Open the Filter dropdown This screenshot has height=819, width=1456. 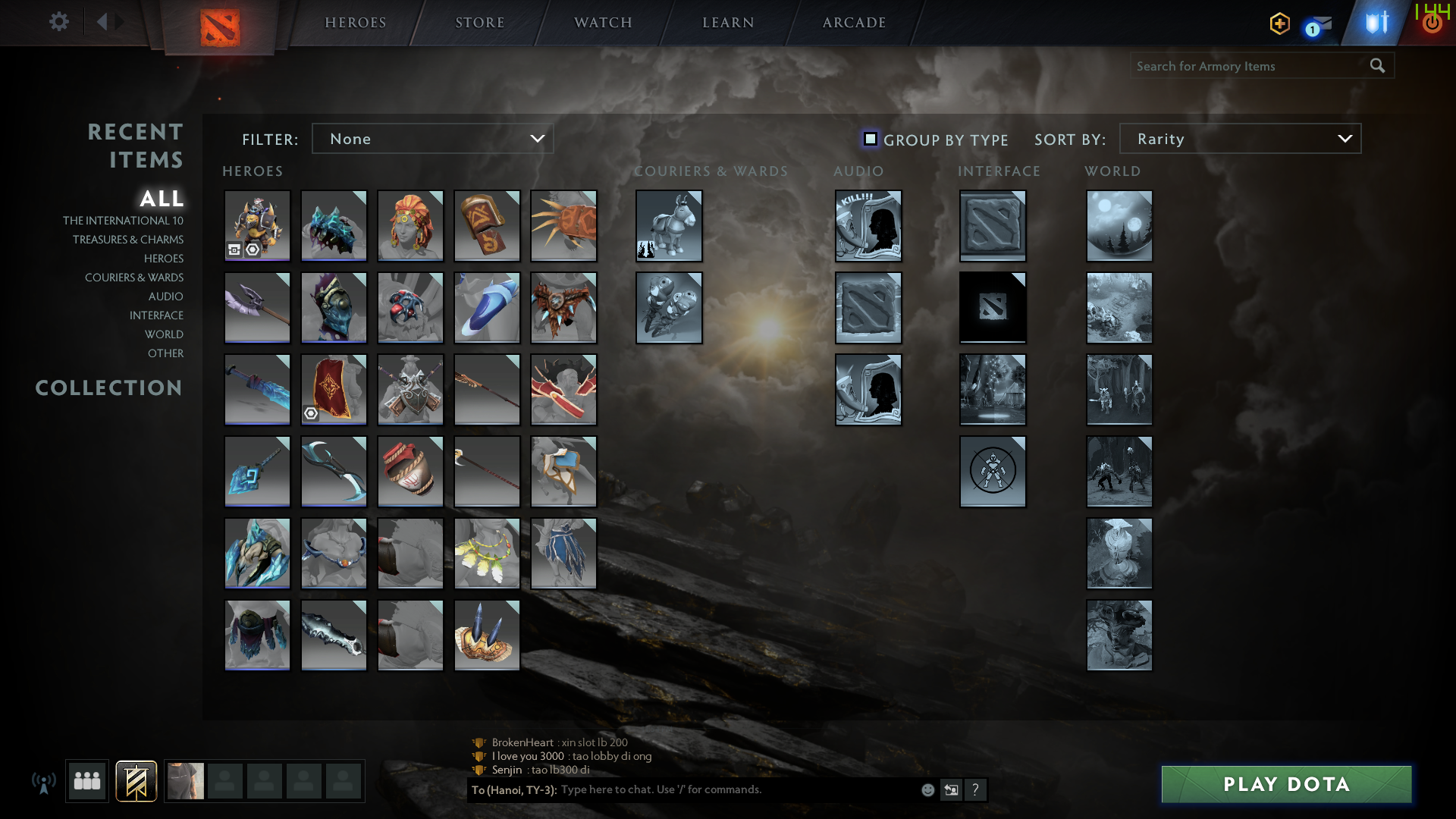[432, 138]
